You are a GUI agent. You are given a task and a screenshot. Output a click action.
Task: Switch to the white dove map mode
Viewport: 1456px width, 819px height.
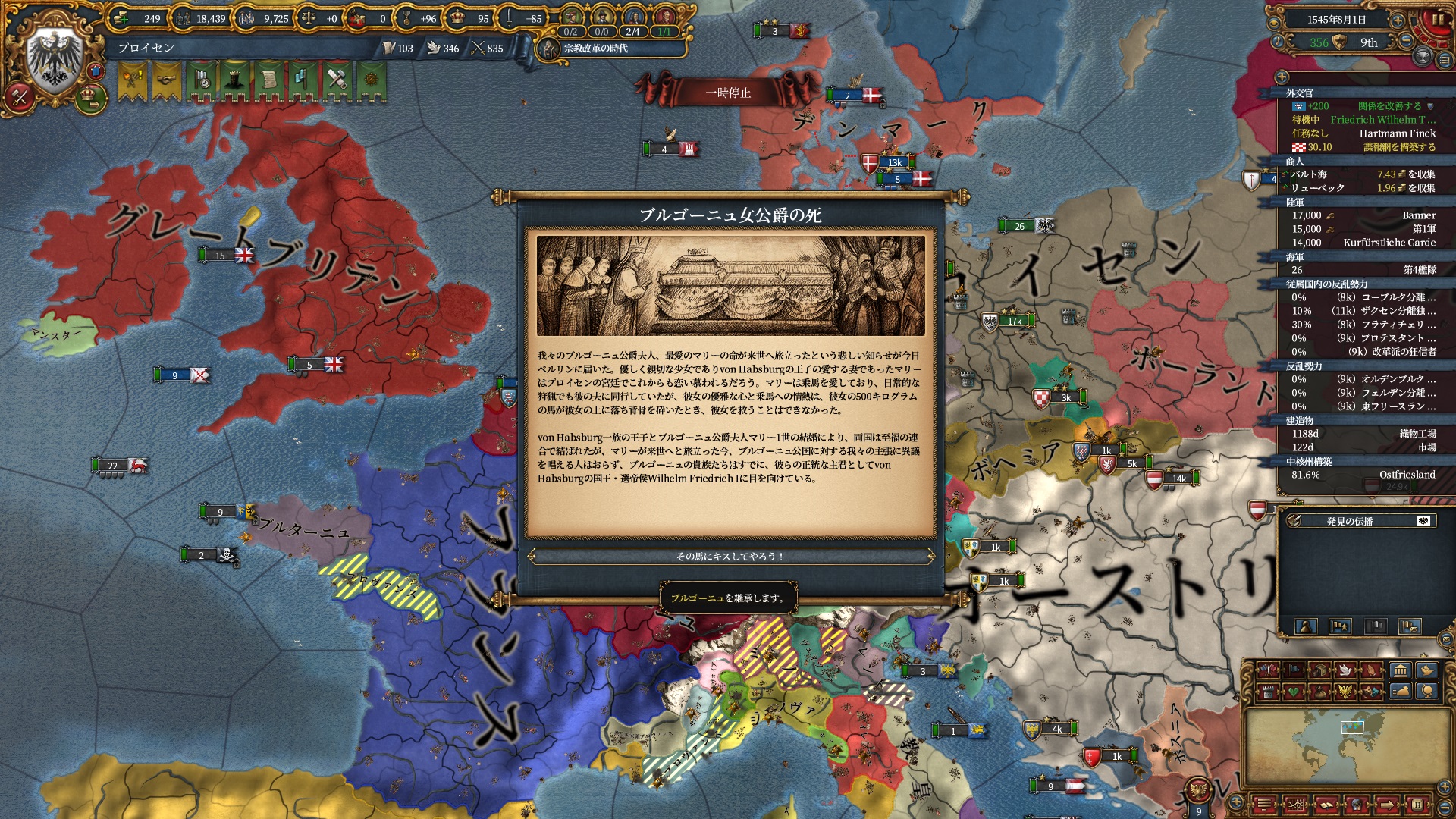click(1345, 670)
